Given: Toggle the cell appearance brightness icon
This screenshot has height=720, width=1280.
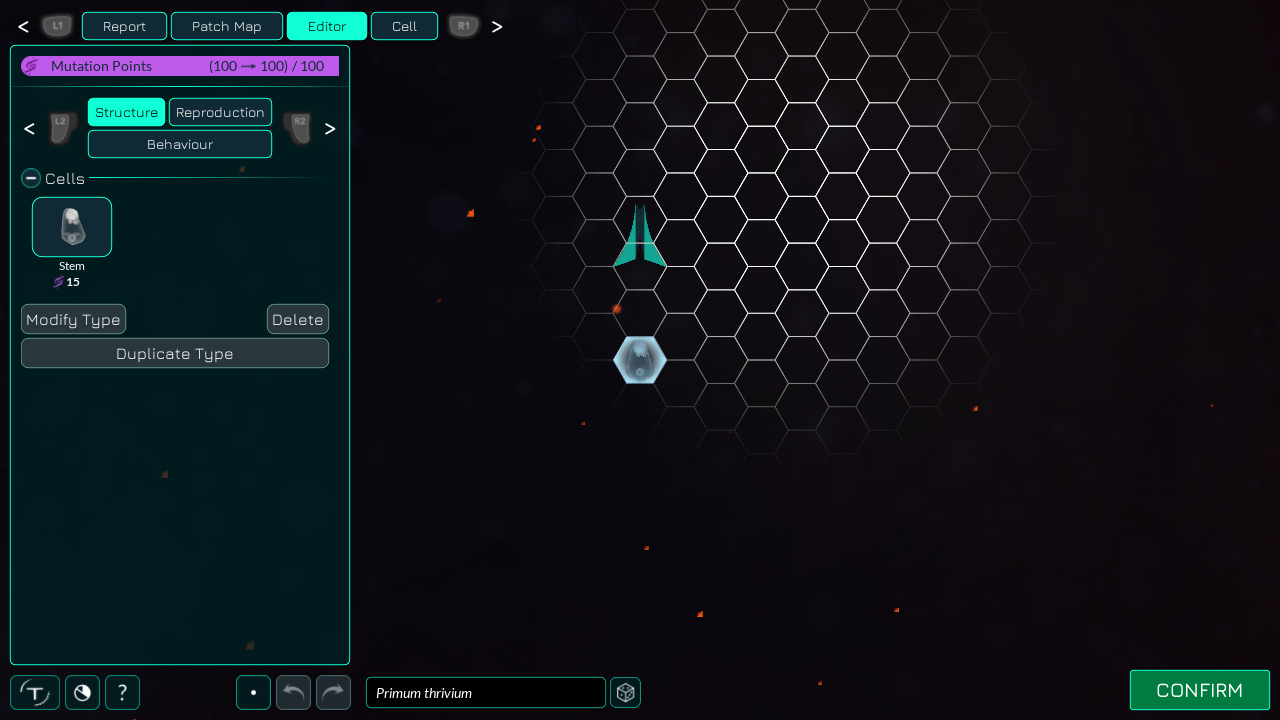Looking at the screenshot, I should pyautogui.click(x=82, y=692).
